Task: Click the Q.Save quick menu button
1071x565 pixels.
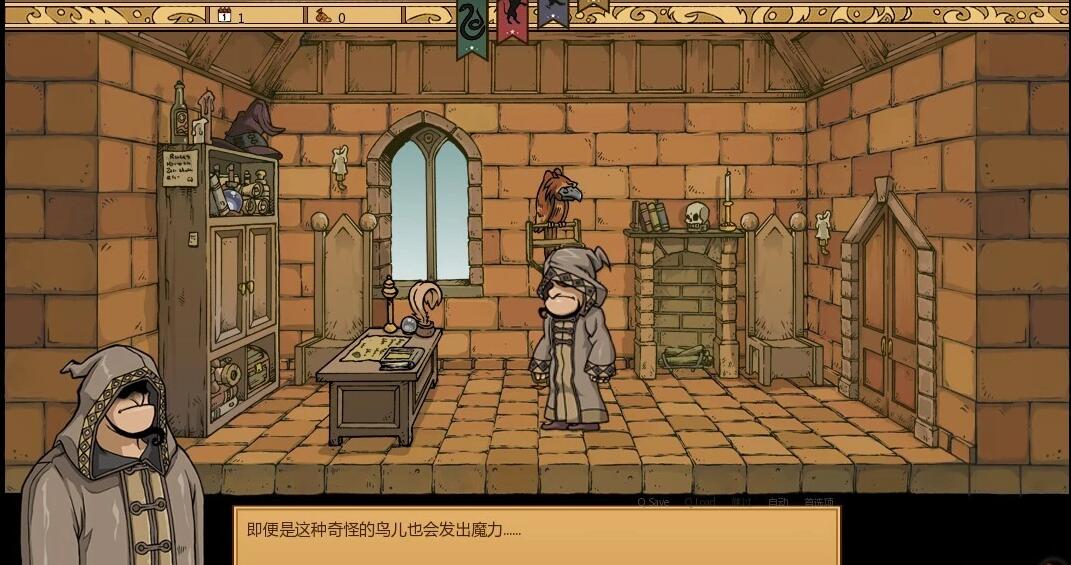Action: coord(653,502)
